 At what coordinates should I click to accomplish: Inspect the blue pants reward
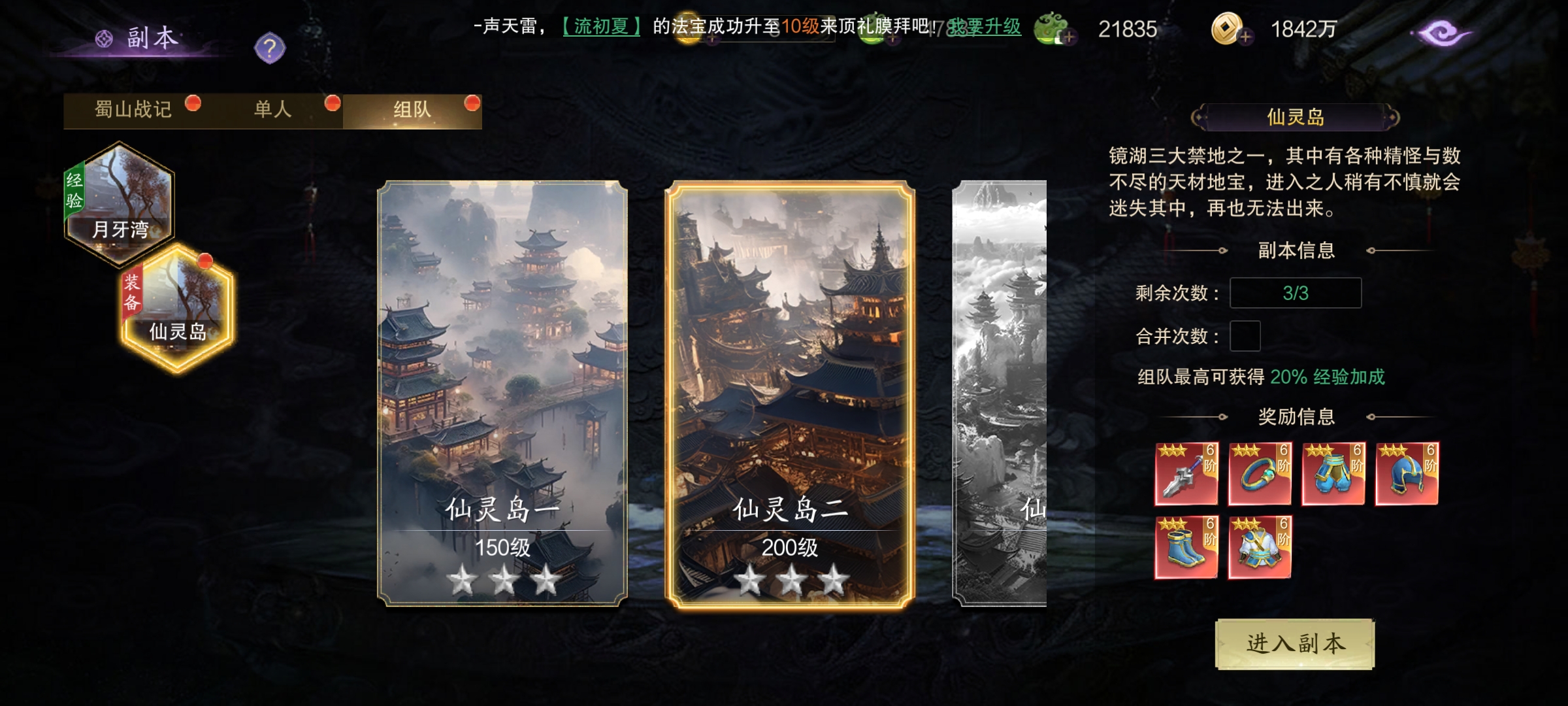click(1333, 474)
